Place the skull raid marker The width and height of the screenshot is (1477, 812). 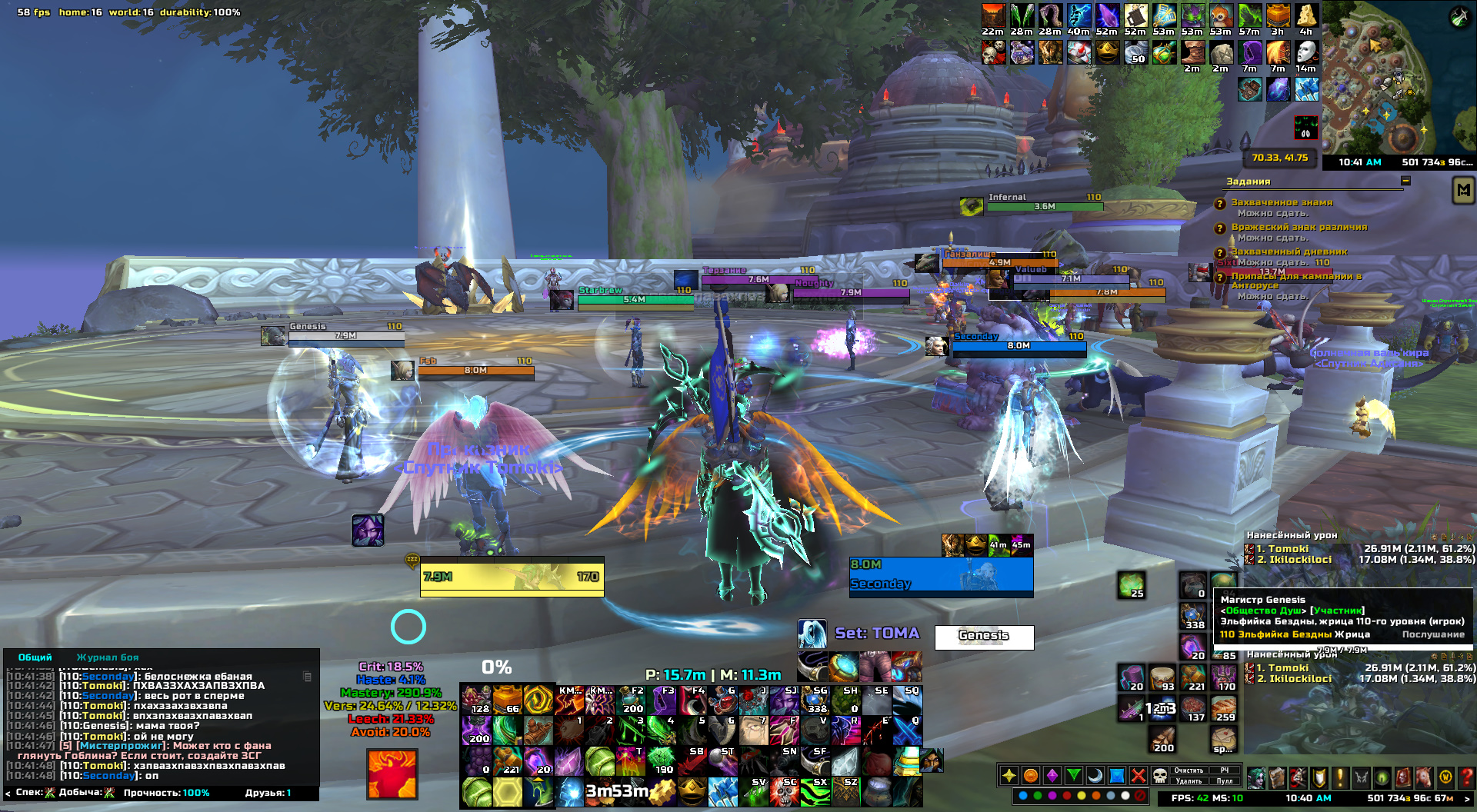pos(1160,776)
